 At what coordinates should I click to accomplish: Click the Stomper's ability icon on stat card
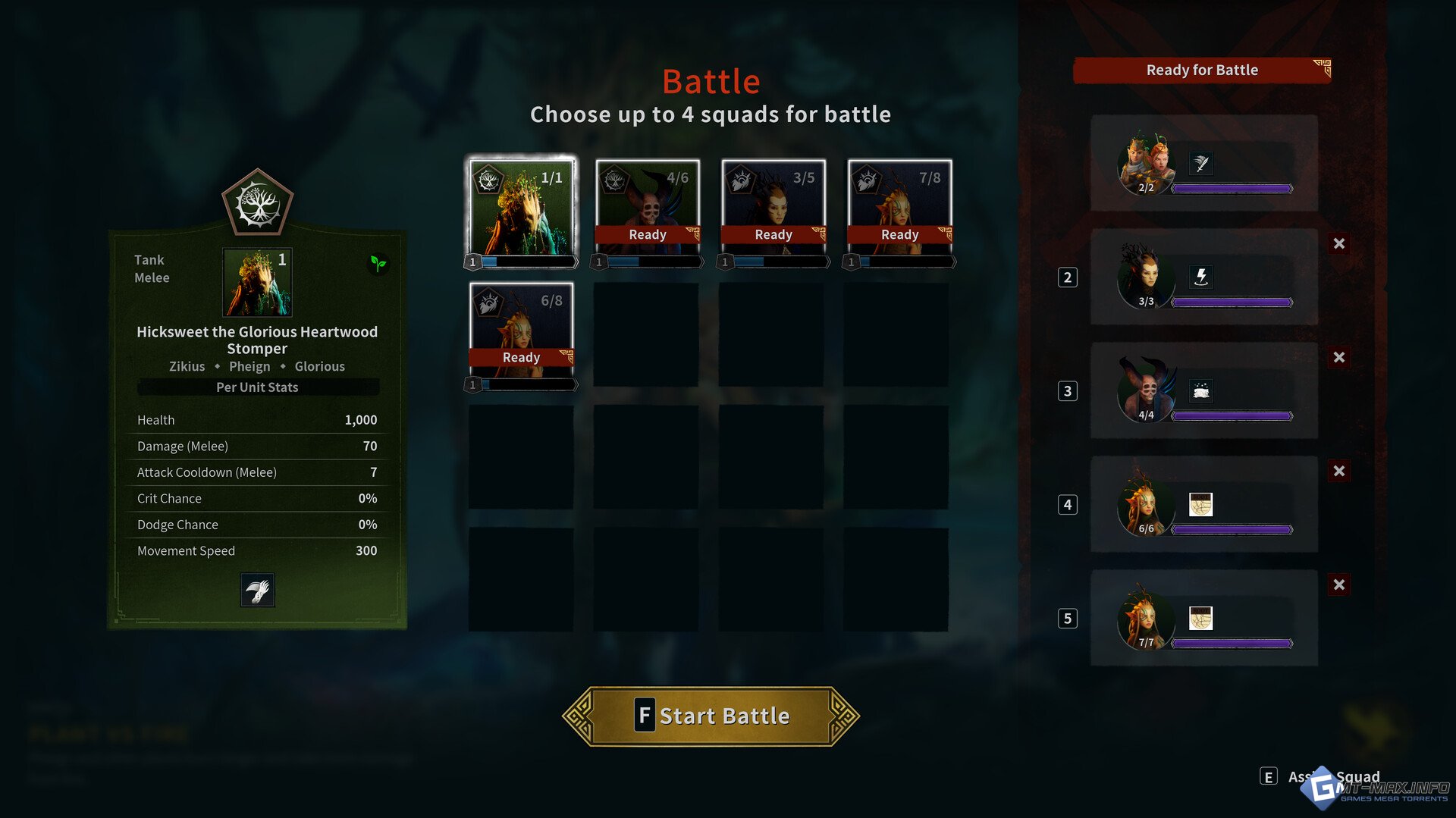pyautogui.click(x=257, y=591)
